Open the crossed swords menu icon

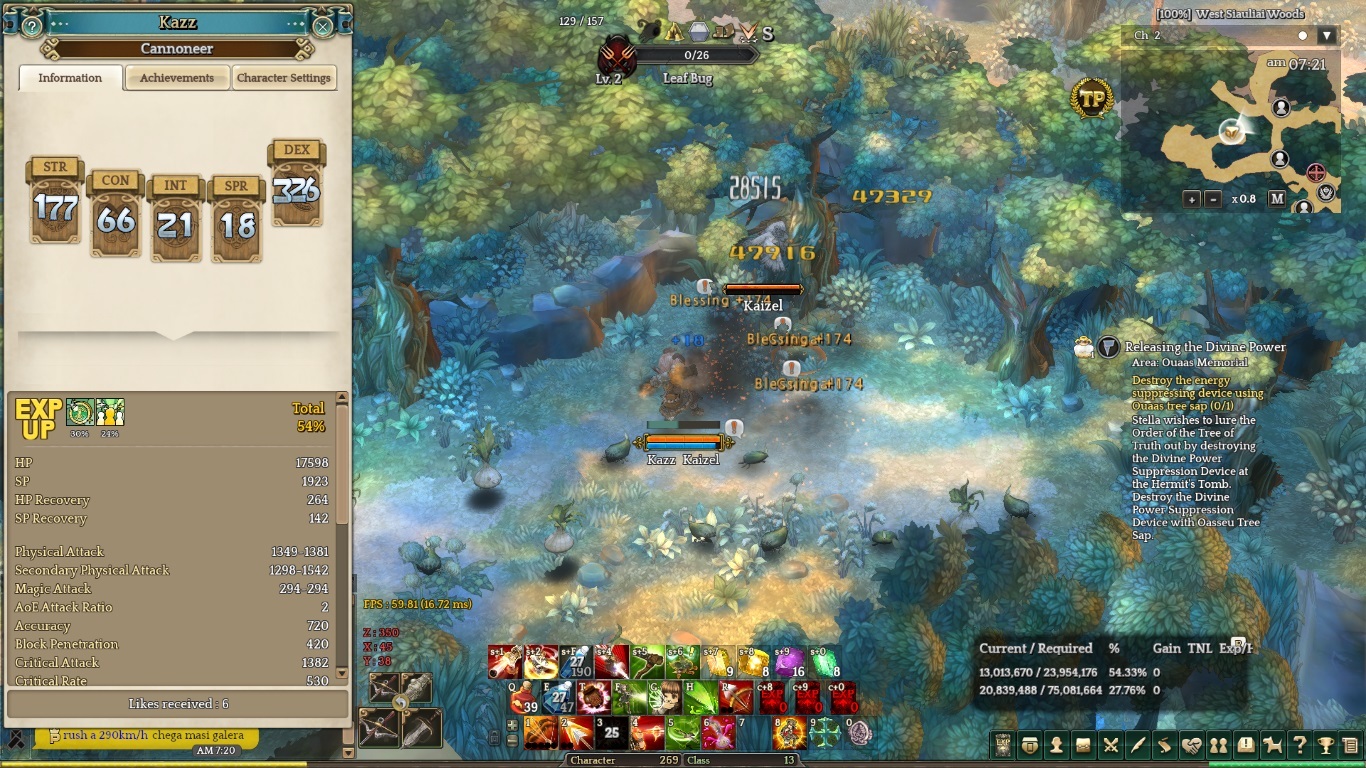pos(1110,745)
